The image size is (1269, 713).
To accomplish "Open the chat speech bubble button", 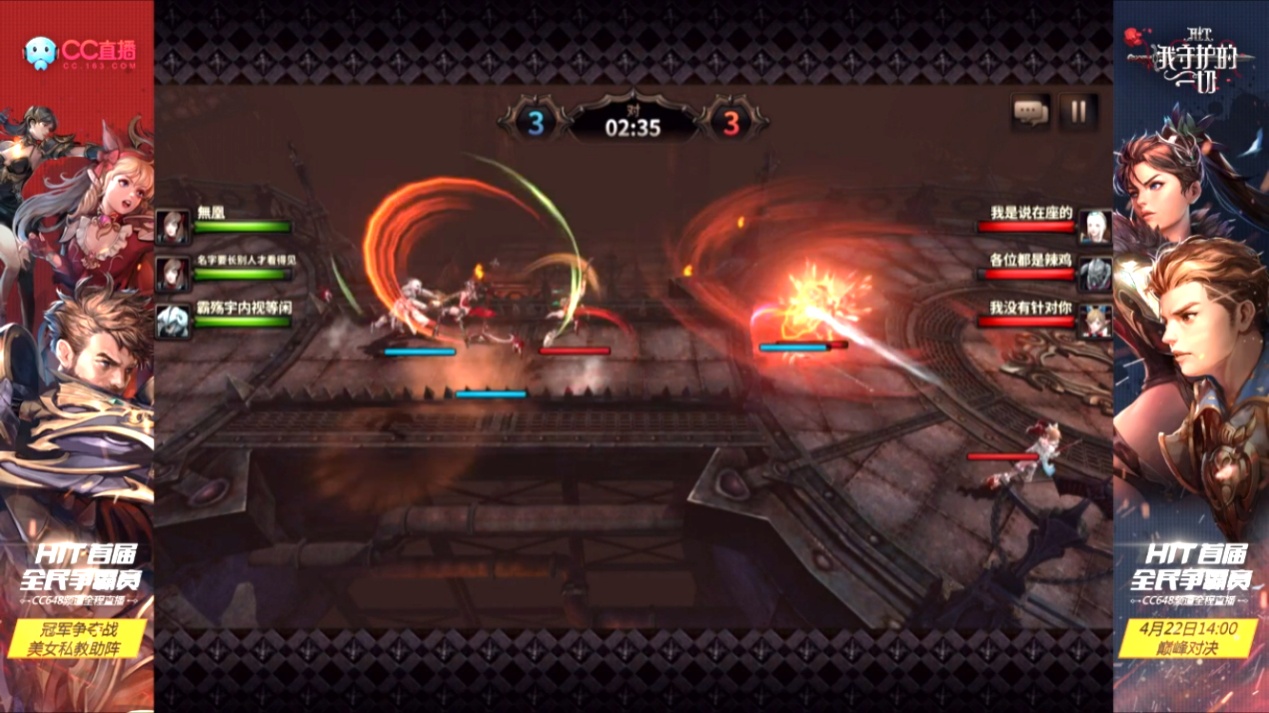I will click(x=1031, y=112).
